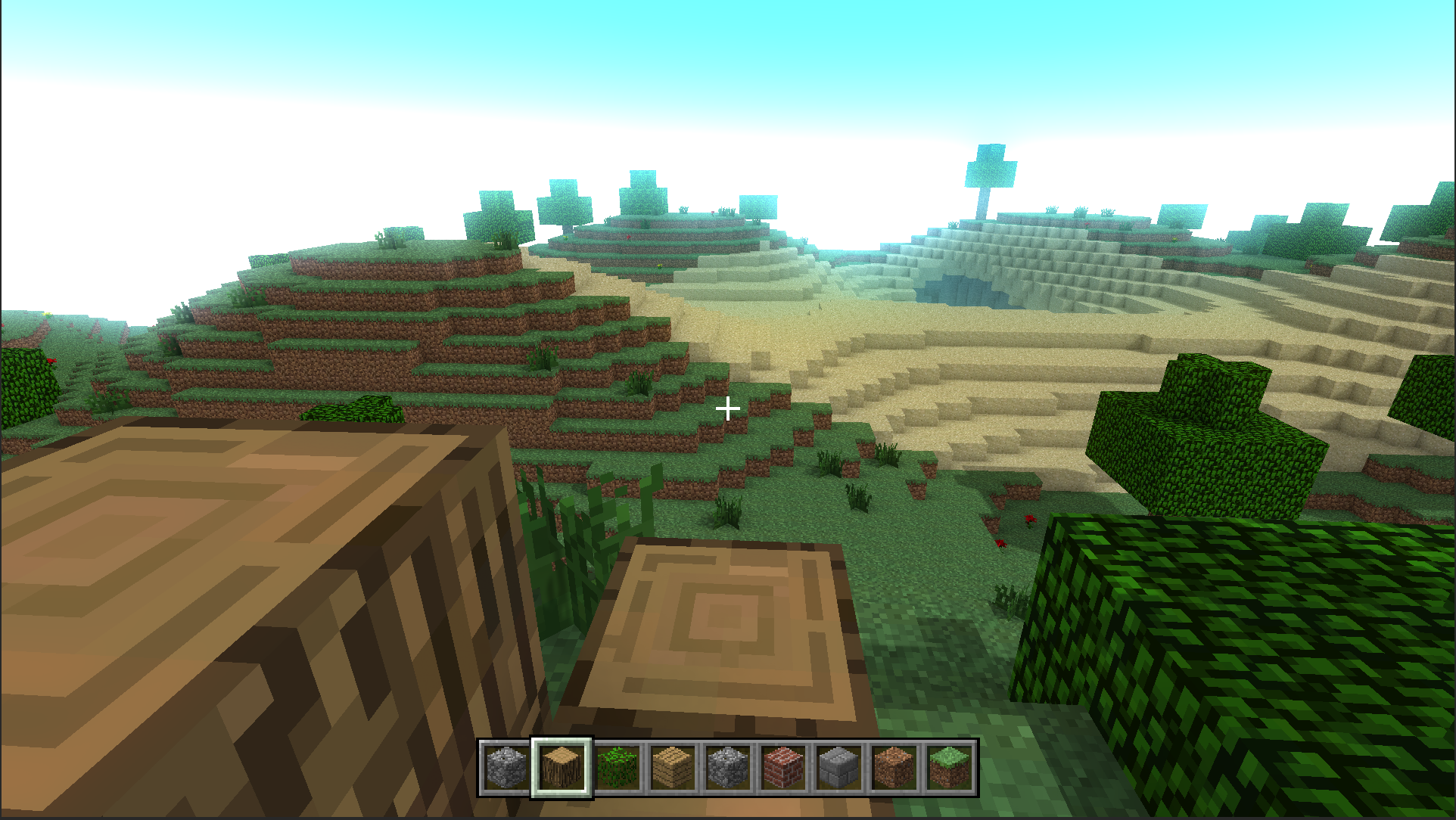Select the dirt block in slot eight
Screen dimensions: 1456x820
pyautogui.click(x=894, y=767)
